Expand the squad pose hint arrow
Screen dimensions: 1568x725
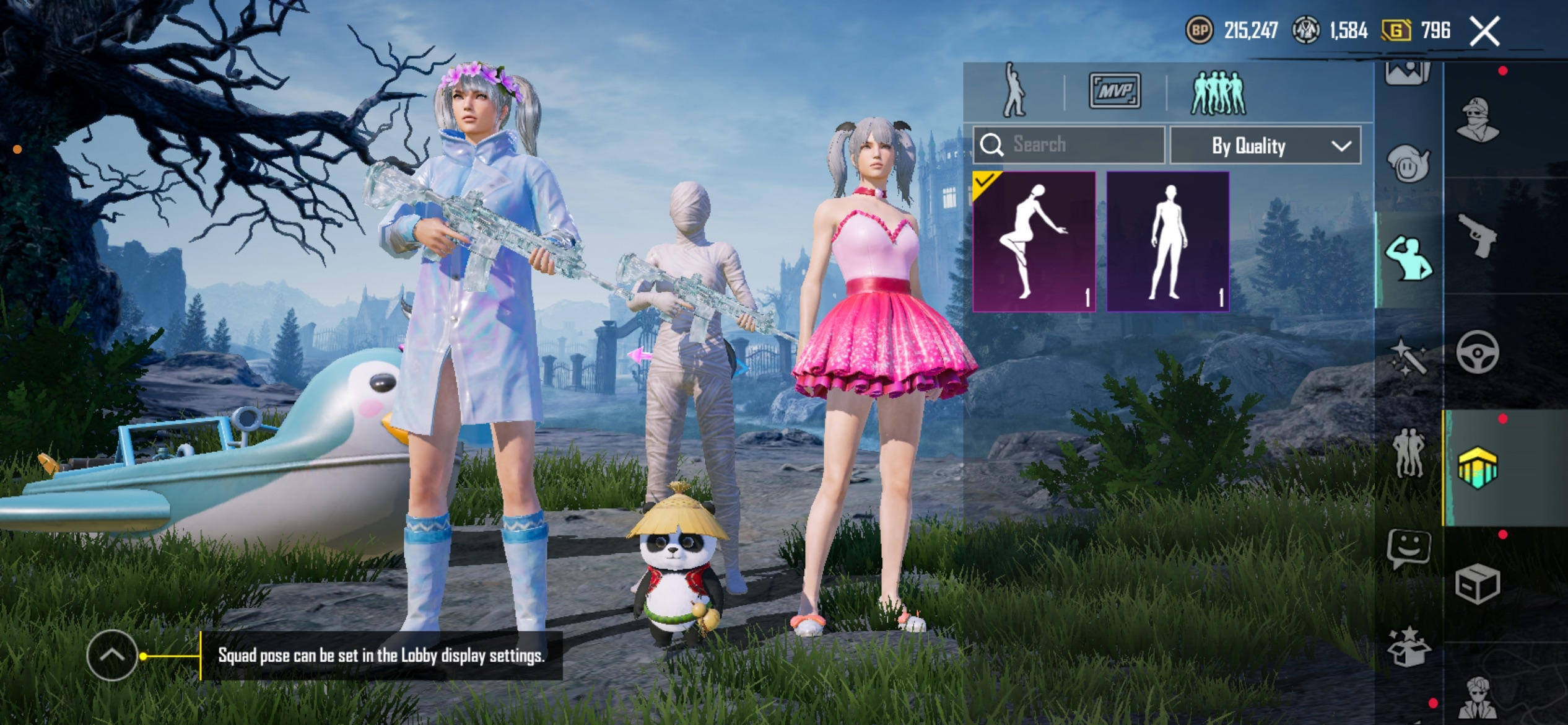(x=112, y=656)
